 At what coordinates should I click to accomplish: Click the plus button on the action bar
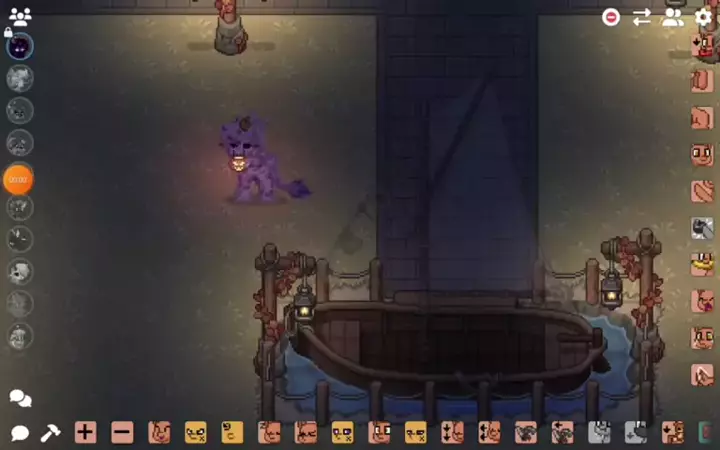point(85,433)
